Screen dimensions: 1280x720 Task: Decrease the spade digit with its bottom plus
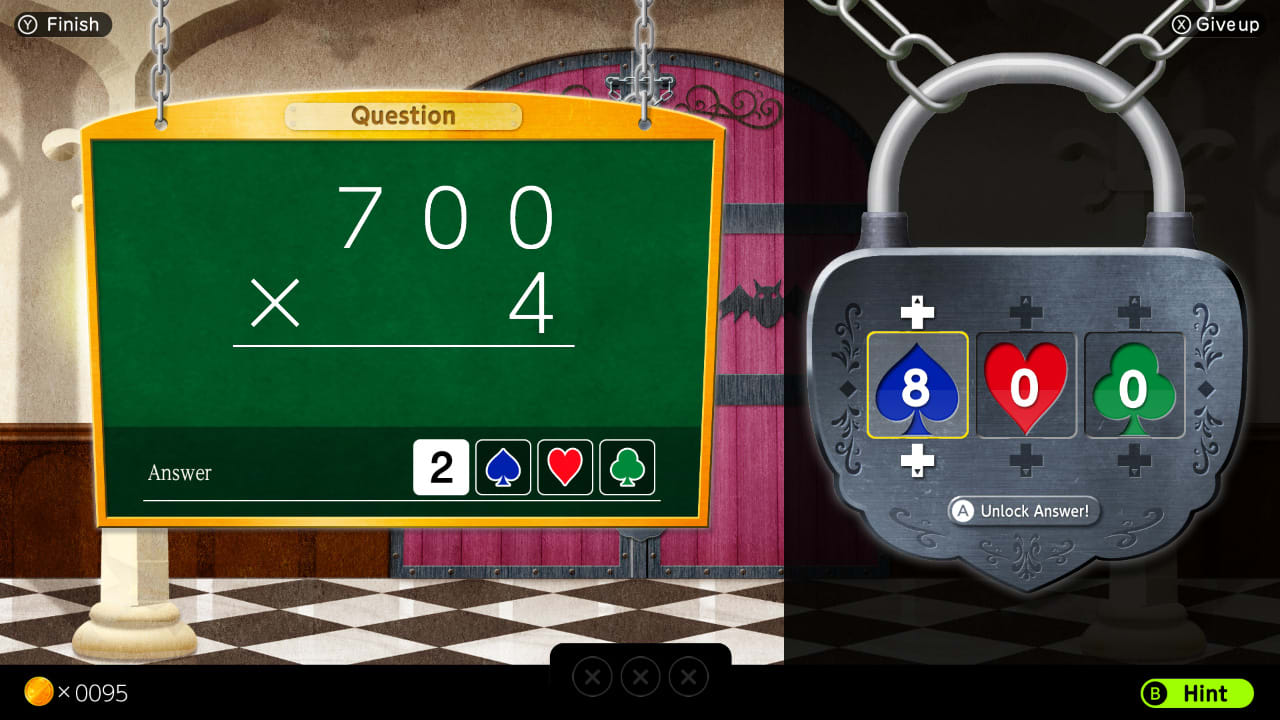coord(918,460)
